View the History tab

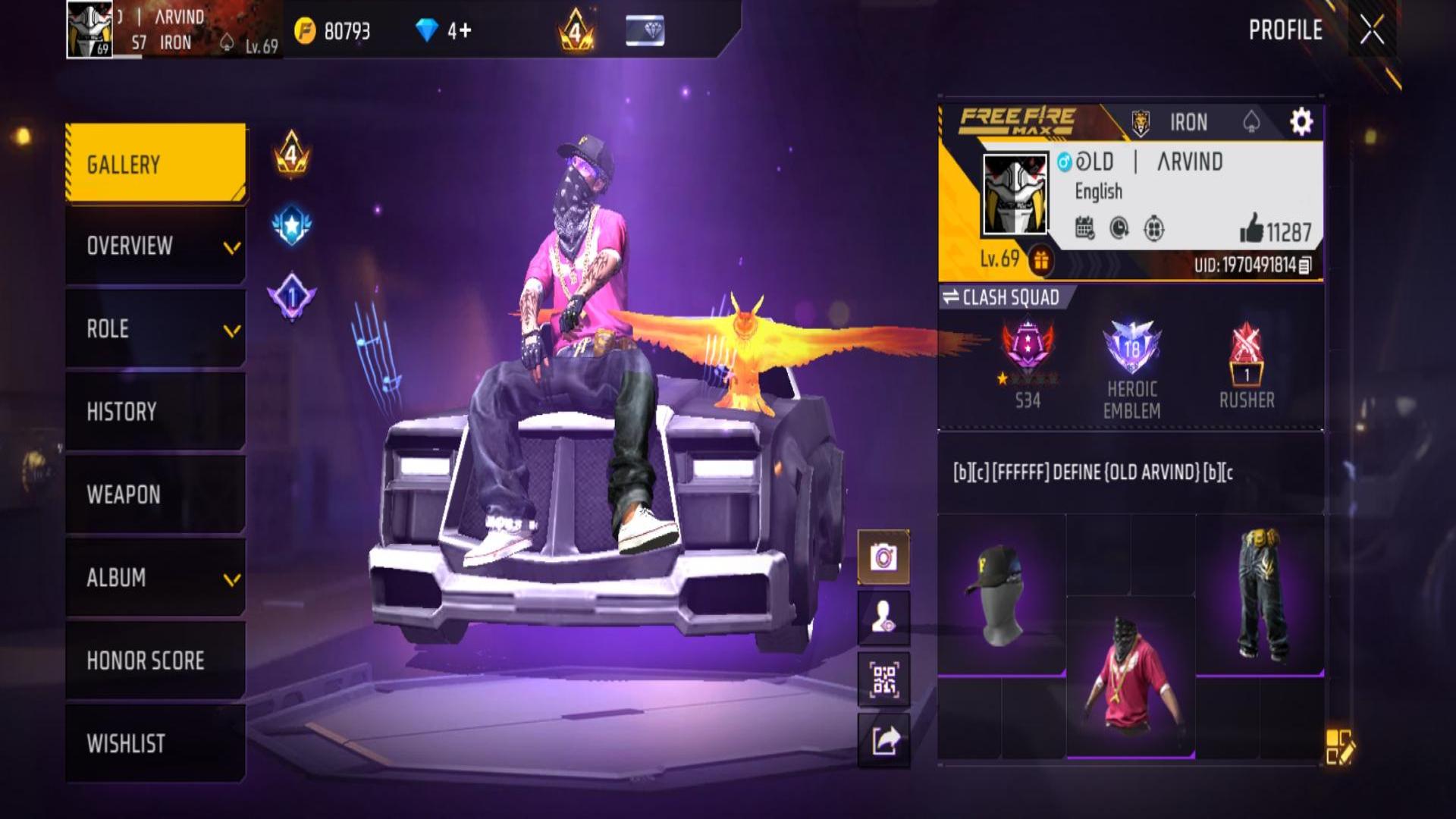[155, 412]
